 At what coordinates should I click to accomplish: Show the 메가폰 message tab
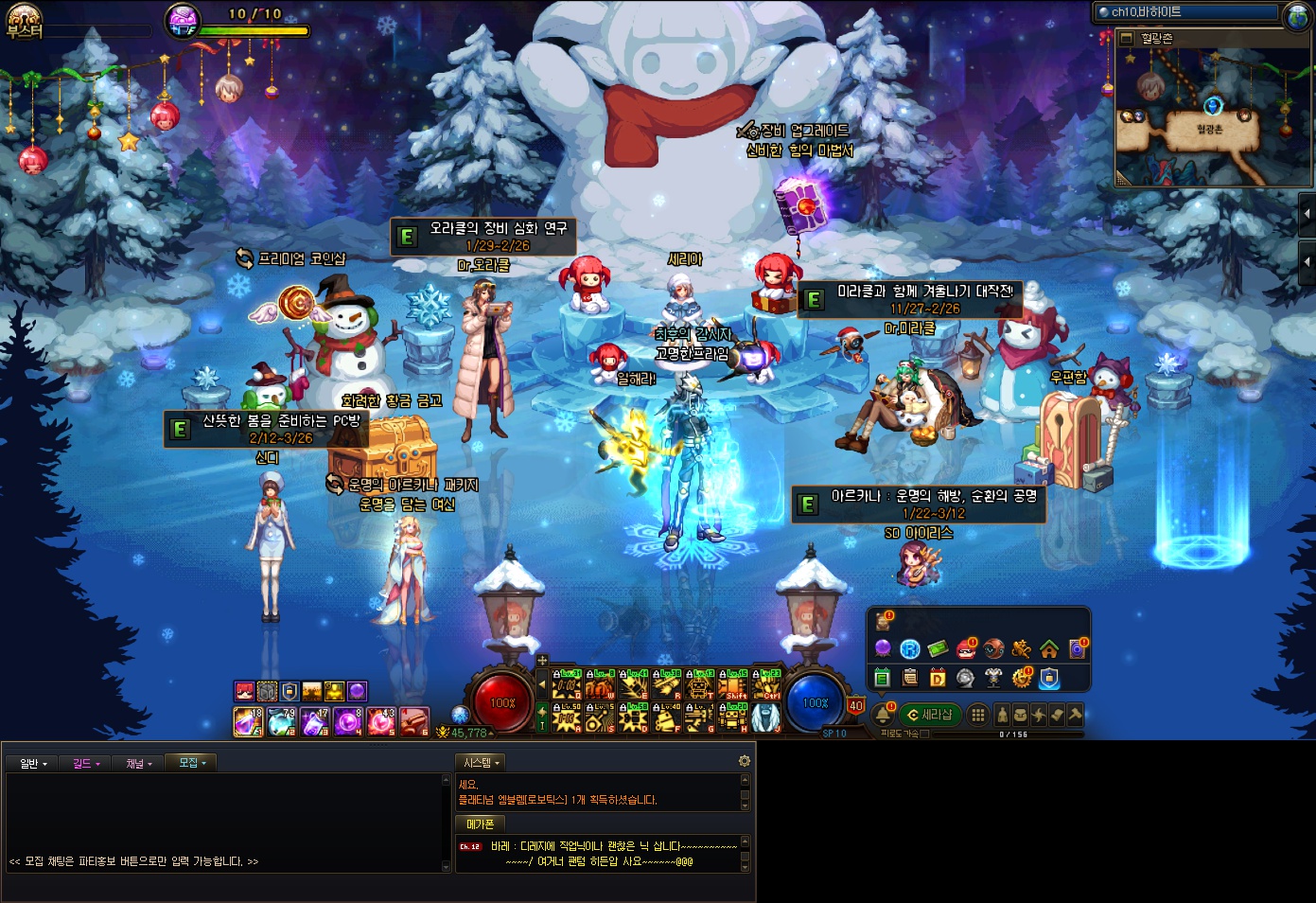point(480,824)
